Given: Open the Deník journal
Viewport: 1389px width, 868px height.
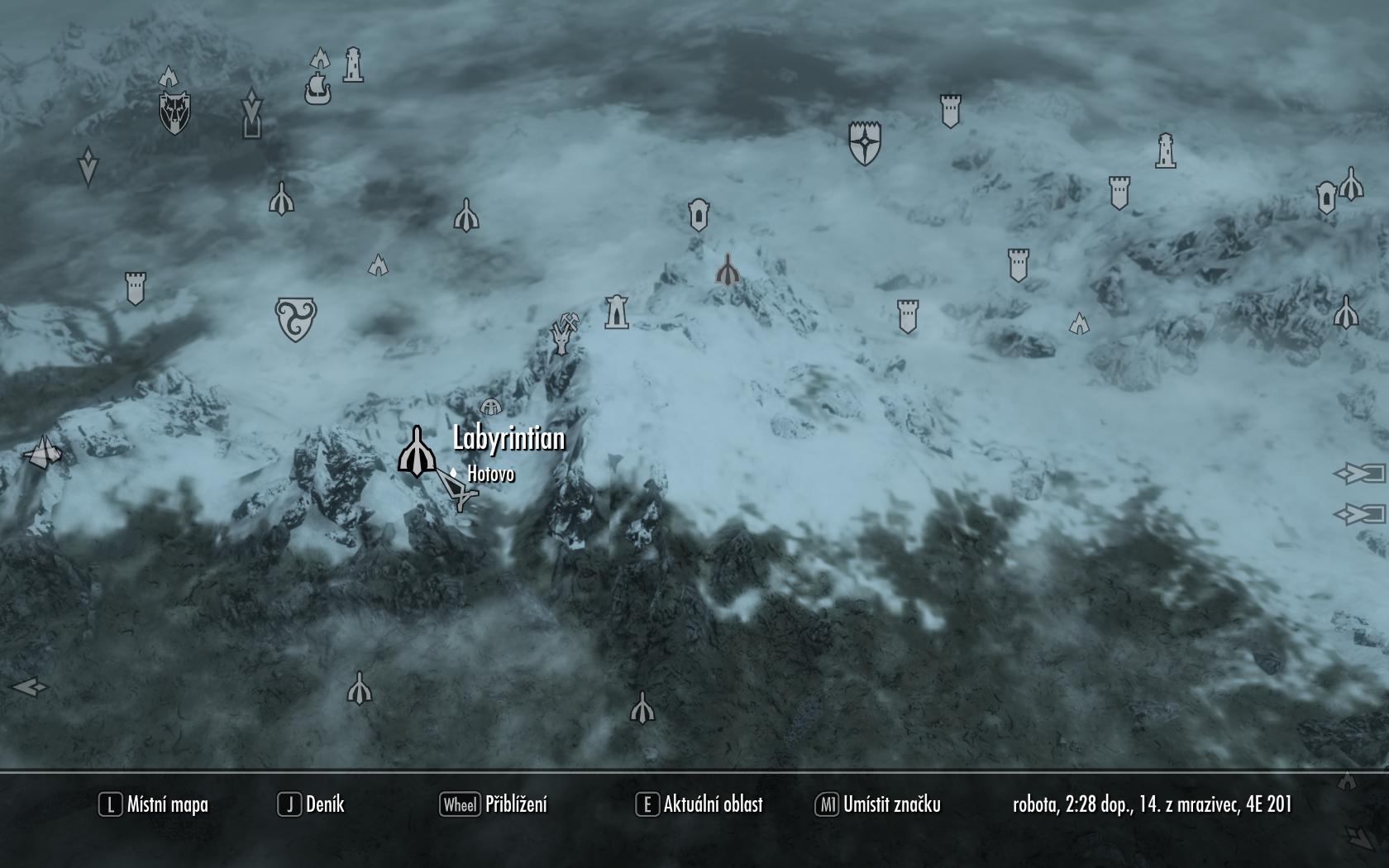Looking at the screenshot, I should click(x=312, y=804).
